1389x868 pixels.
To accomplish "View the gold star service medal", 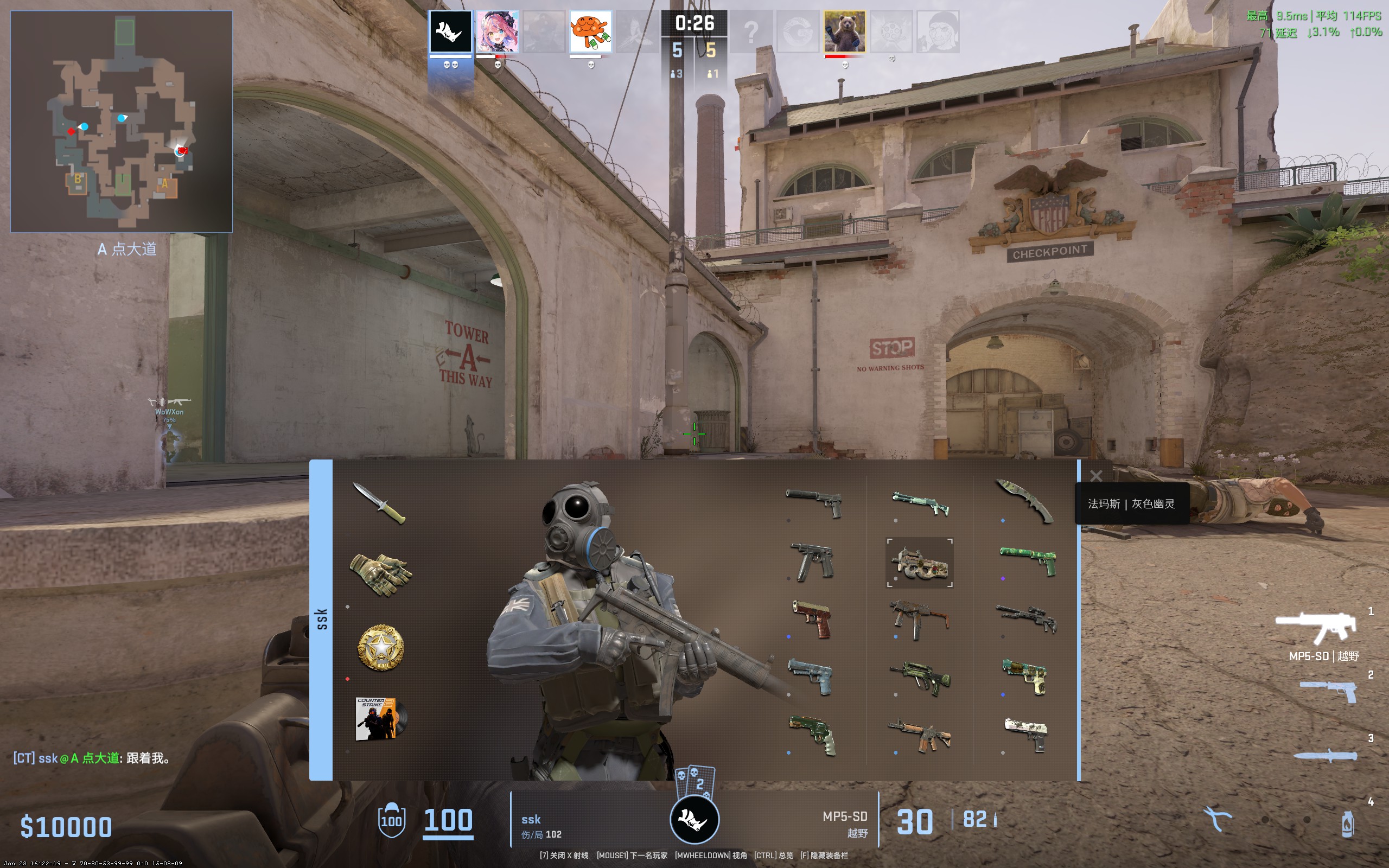I will click(x=380, y=648).
